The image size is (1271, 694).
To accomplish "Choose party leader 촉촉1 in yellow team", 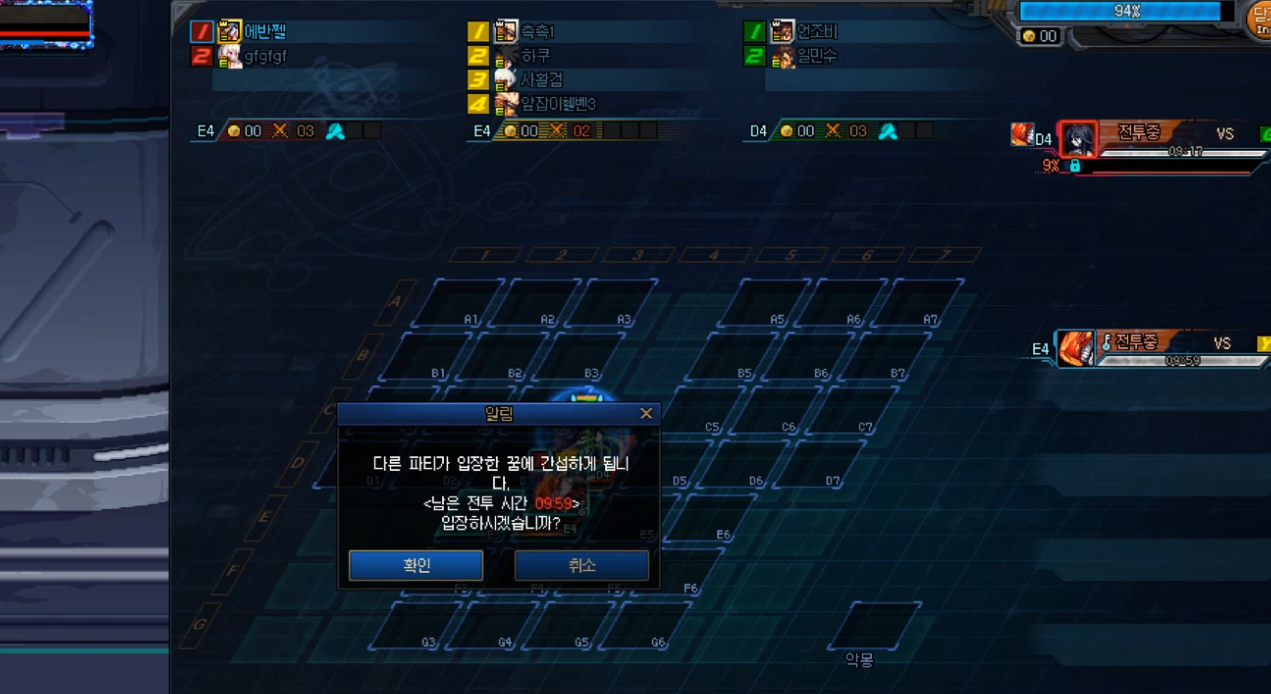I will pos(537,32).
